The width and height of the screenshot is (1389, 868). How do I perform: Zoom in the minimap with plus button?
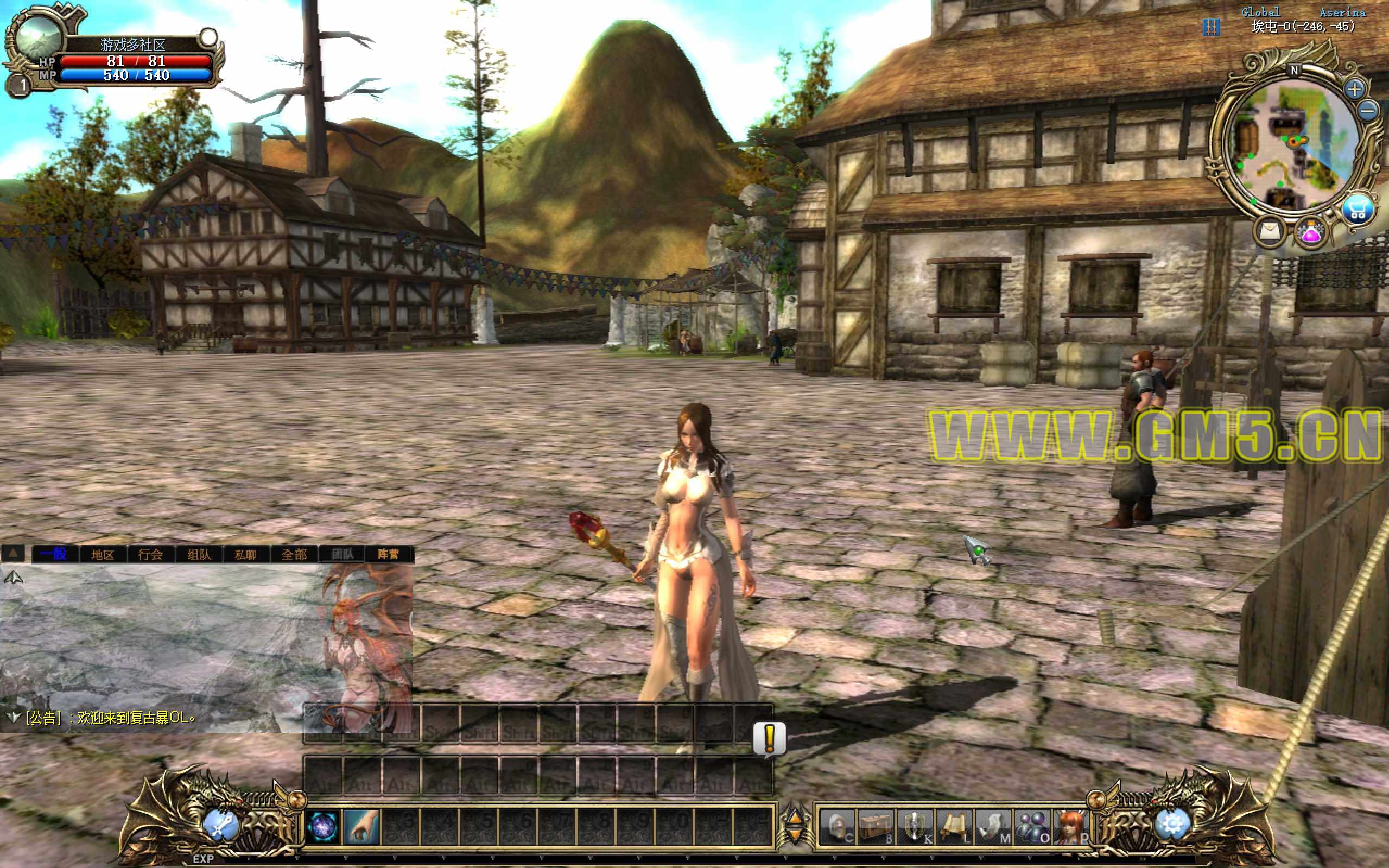pos(1355,89)
